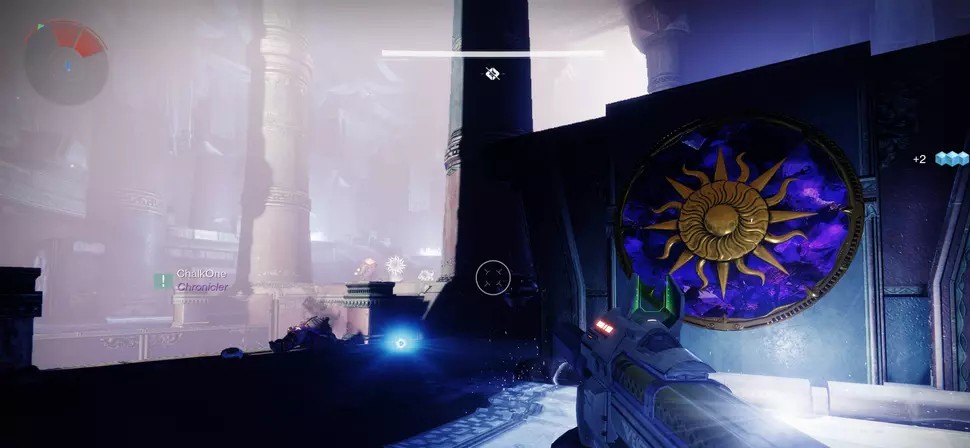Click the circular radar display
Viewport: 970px width, 448px height.
click(x=64, y=61)
